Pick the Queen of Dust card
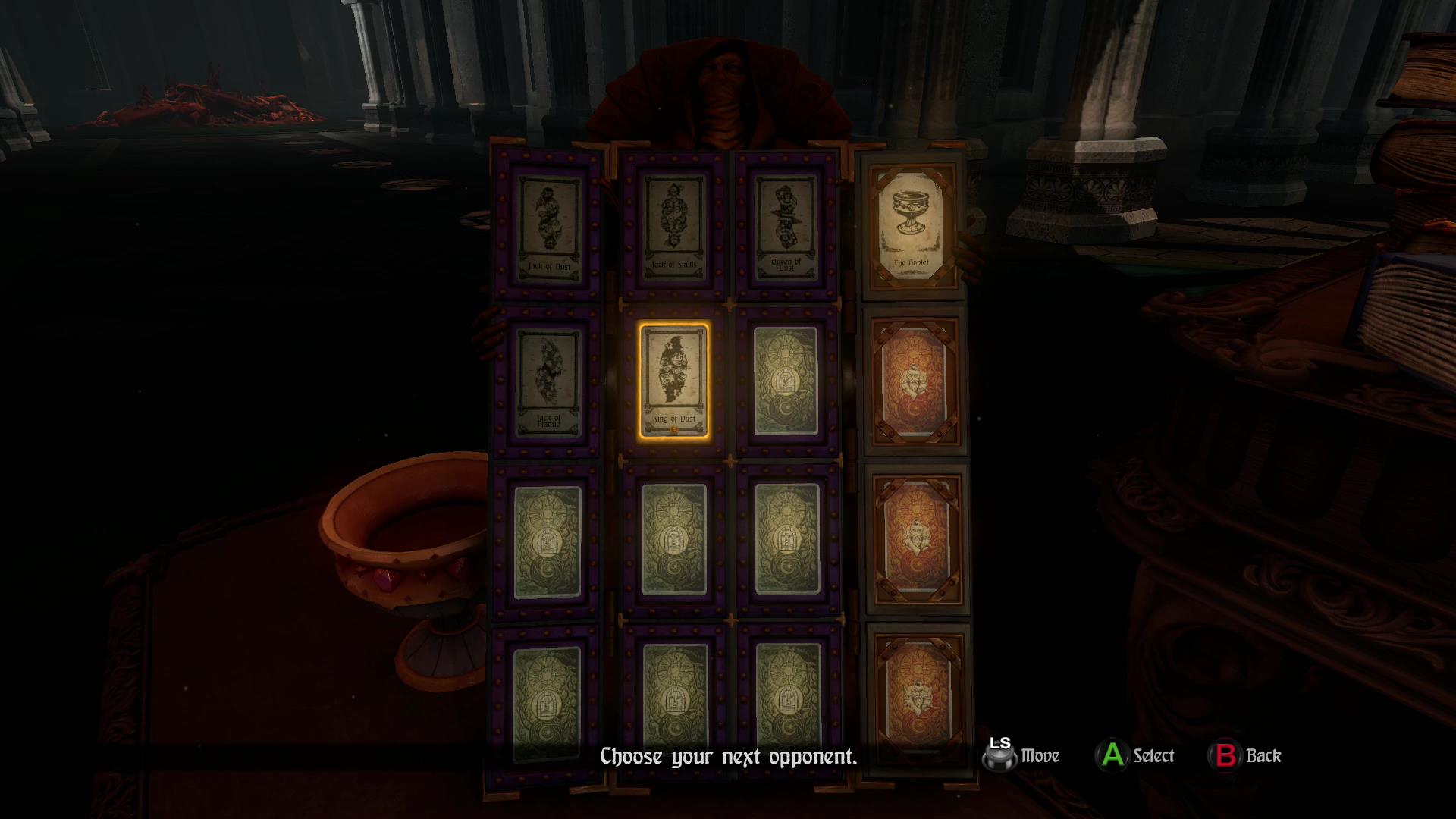Viewport: 1456px width, 819px height. [786, 225]
